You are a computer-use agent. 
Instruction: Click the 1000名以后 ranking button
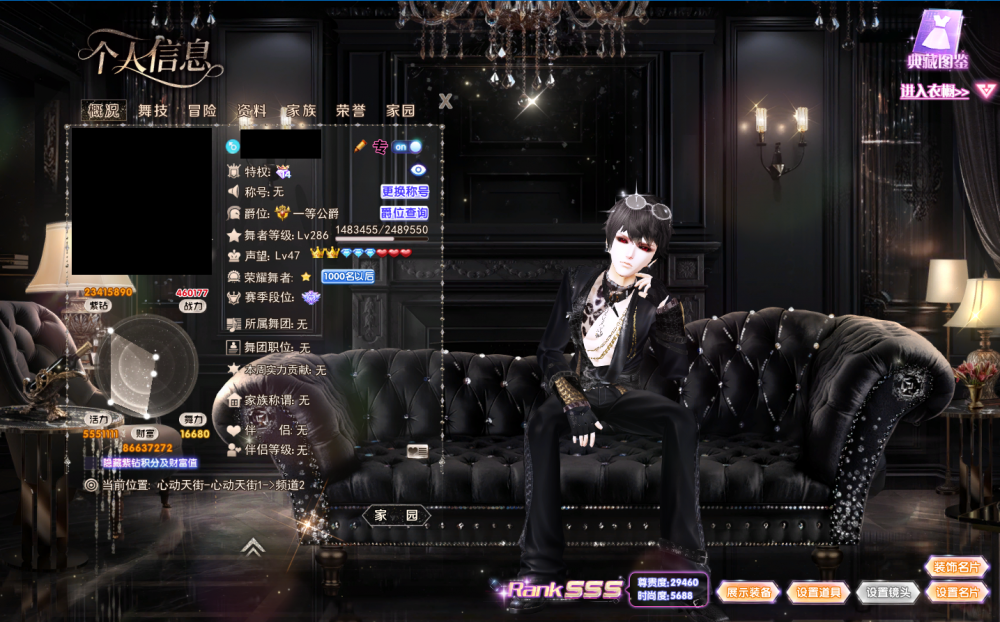(347, 276)
